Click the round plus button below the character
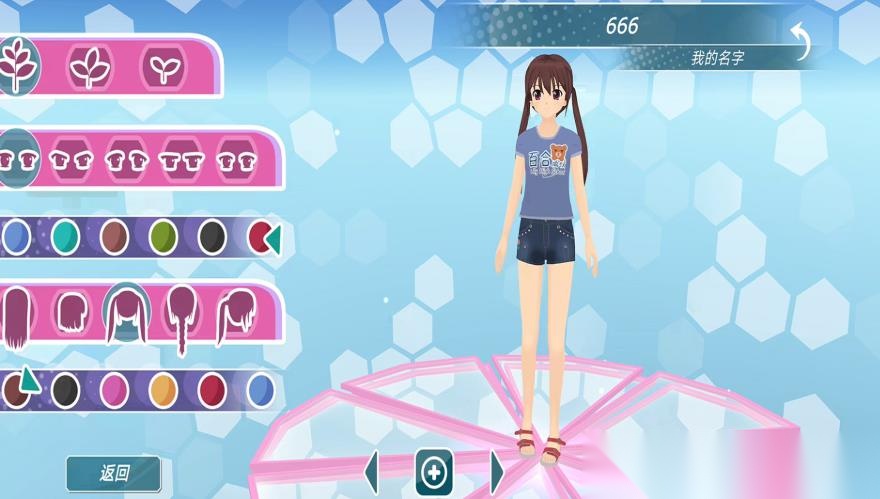The width and height of the screenshot is (880, 499). click(x=434, y=472)
